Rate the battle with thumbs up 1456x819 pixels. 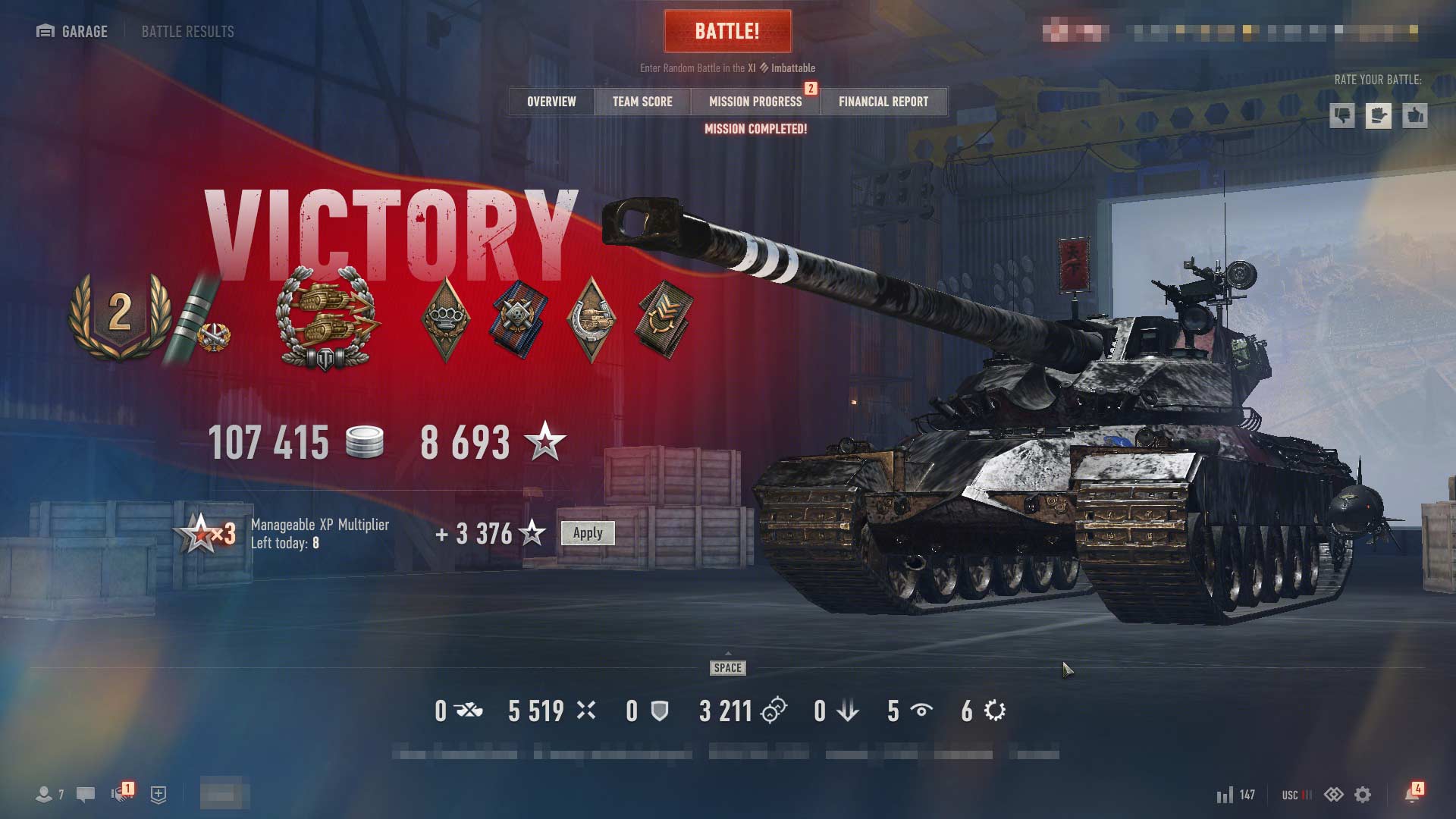1415,116
